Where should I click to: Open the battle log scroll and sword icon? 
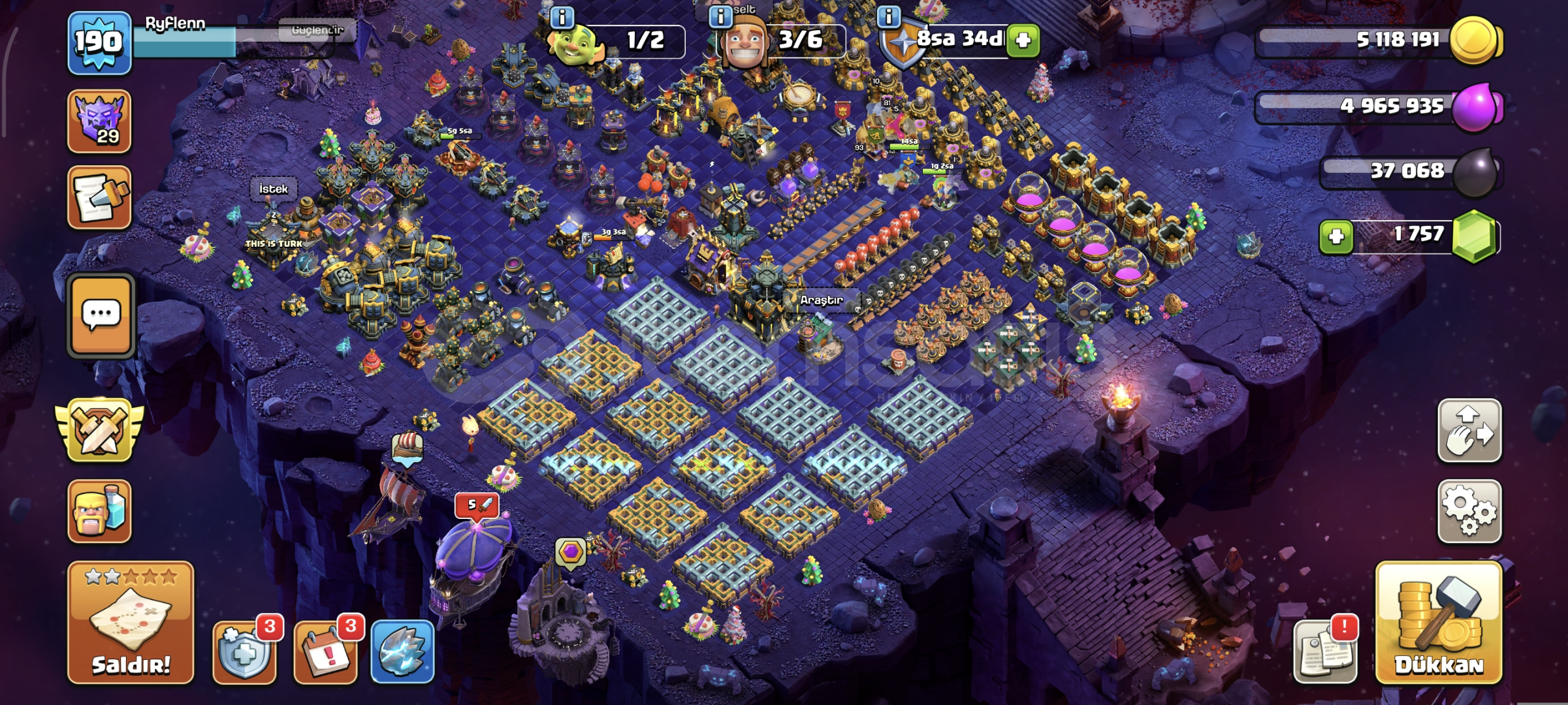tap(99, 198)
